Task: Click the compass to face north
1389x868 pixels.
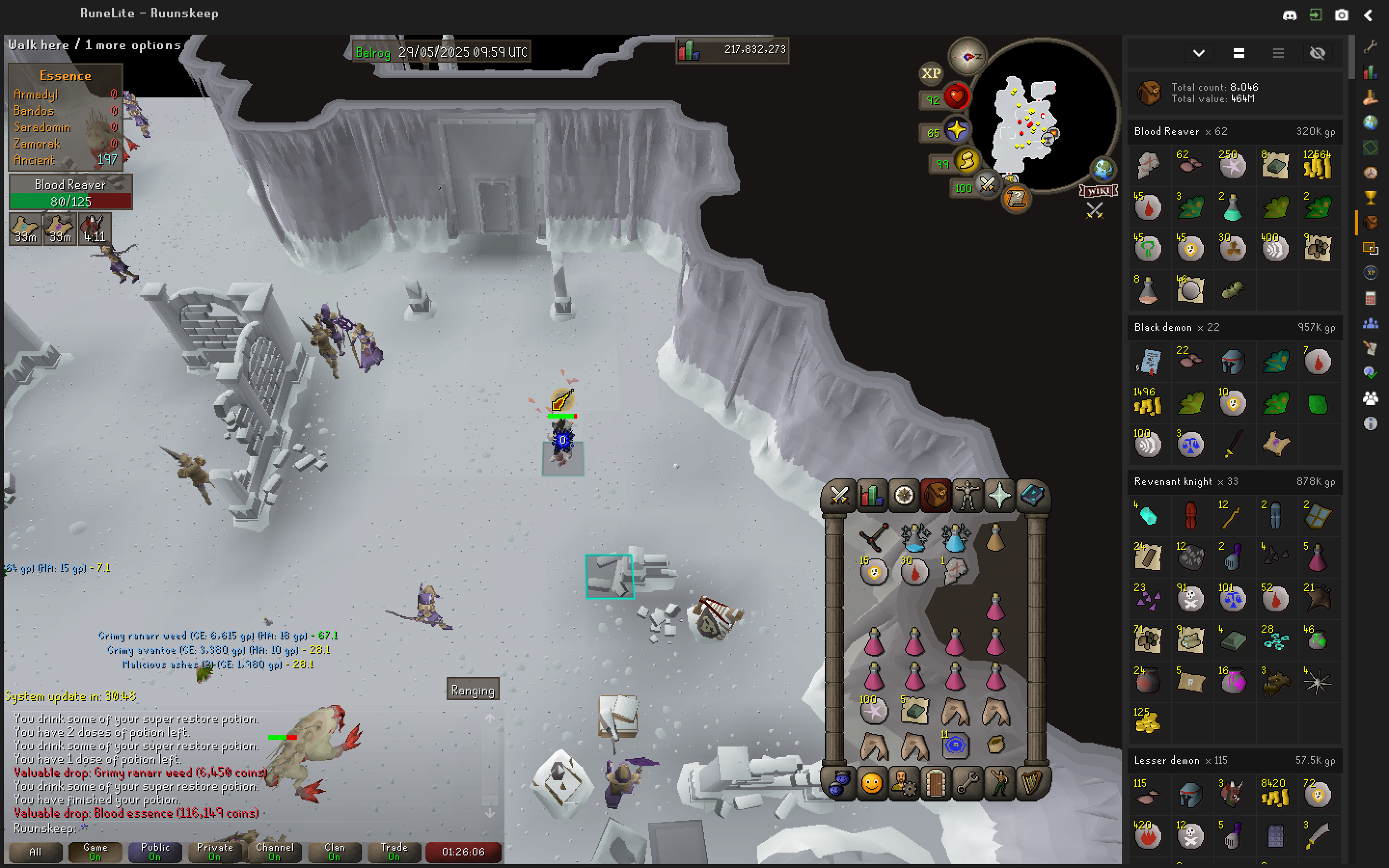Action: [967, 56]
